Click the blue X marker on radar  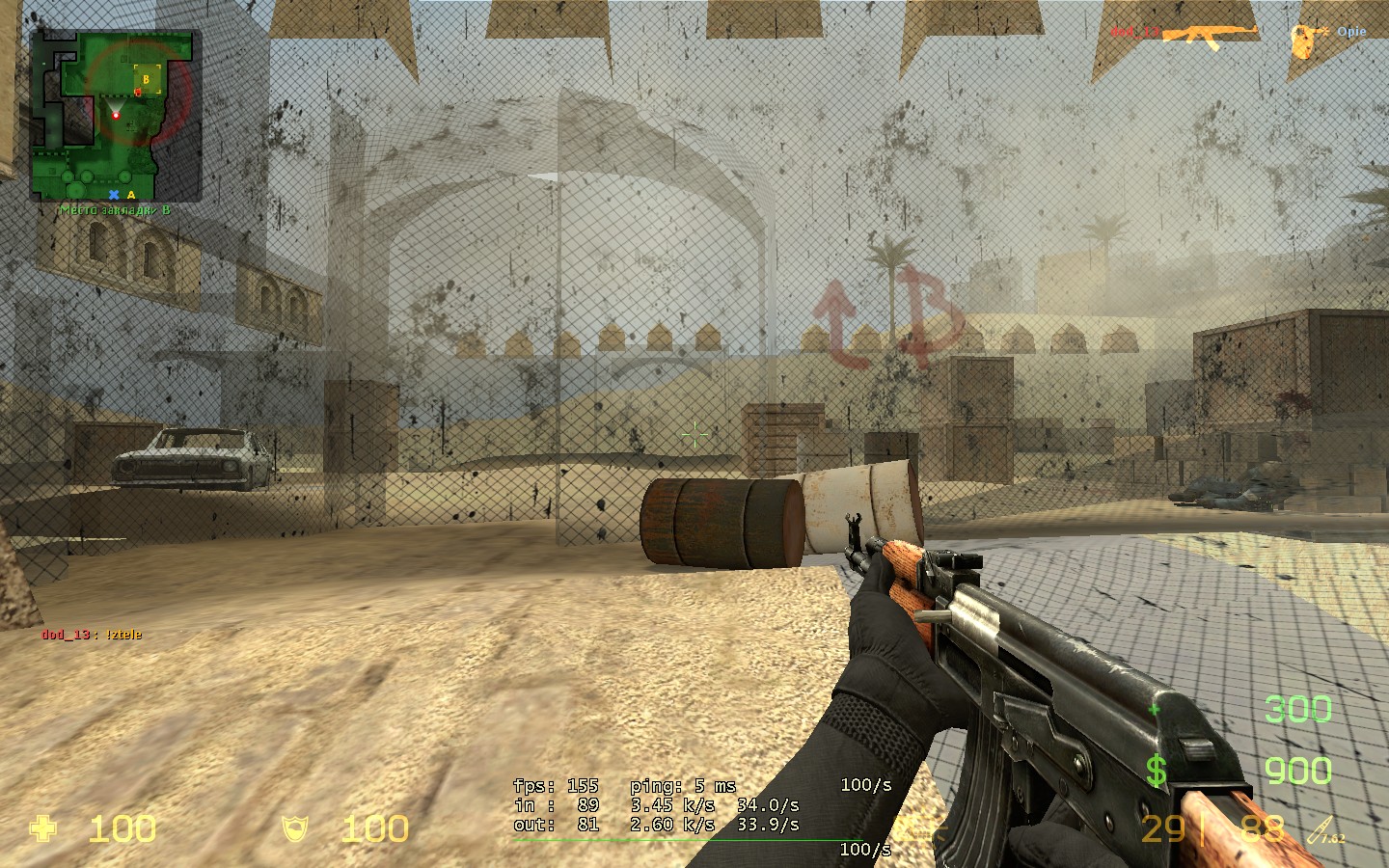pyautogui.click(x=114, y=196)
